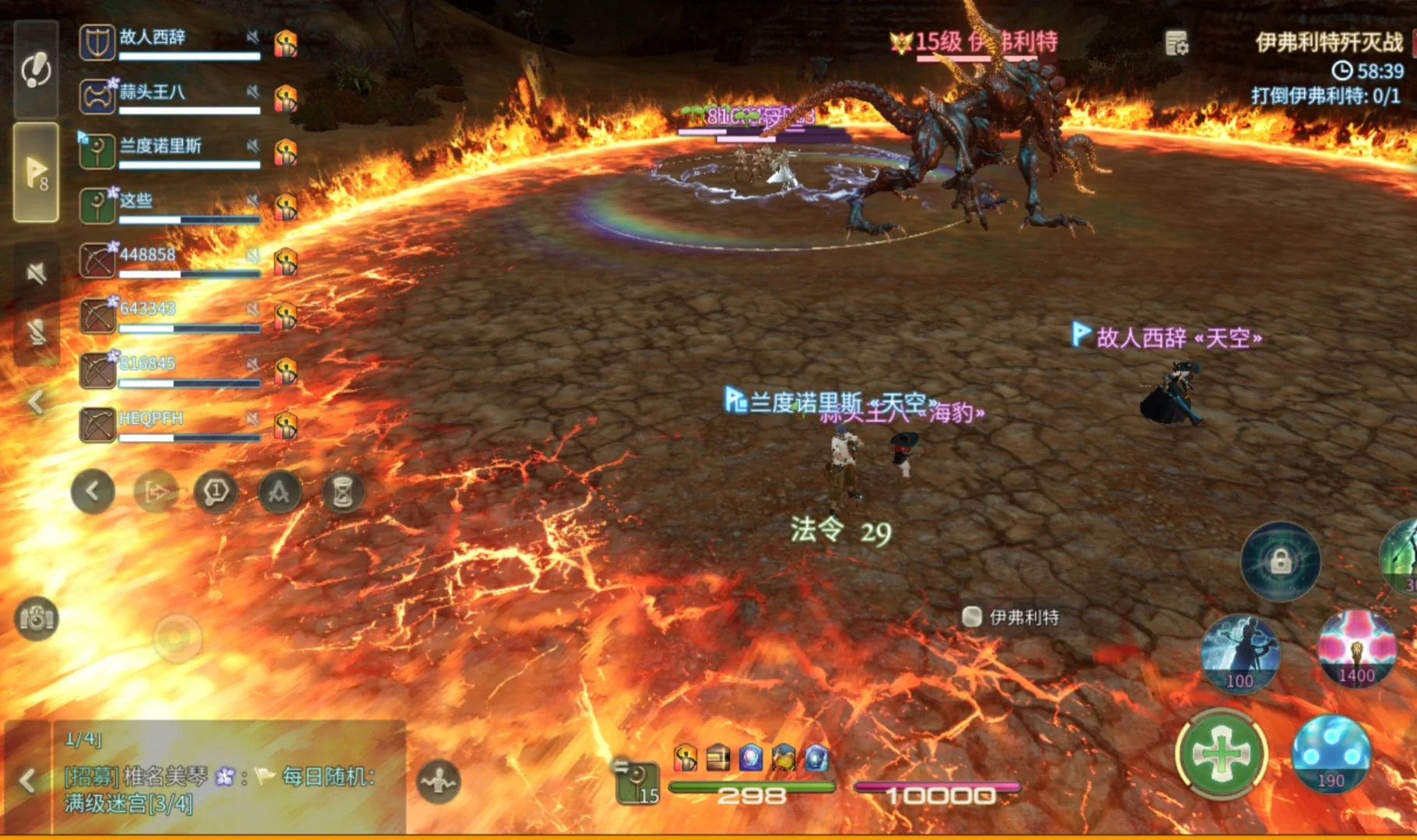Image resolution: width=1417 pixels, height=840 pixels.
Task: Open the quest exclamation tab
Action: coord(36,70)
